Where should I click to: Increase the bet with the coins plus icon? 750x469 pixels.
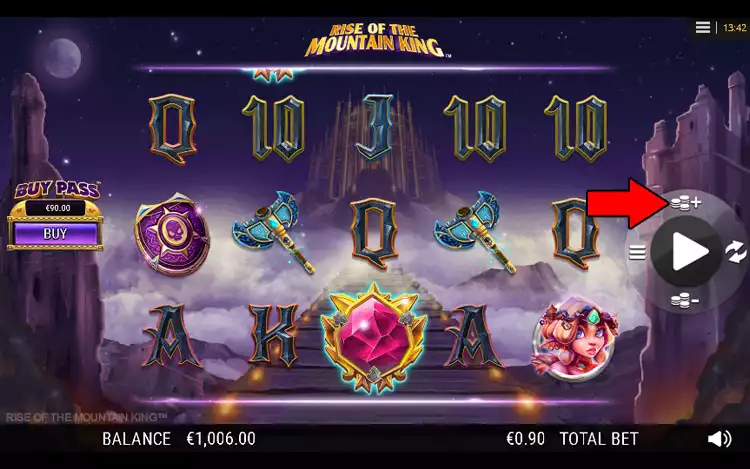[685, 203]
